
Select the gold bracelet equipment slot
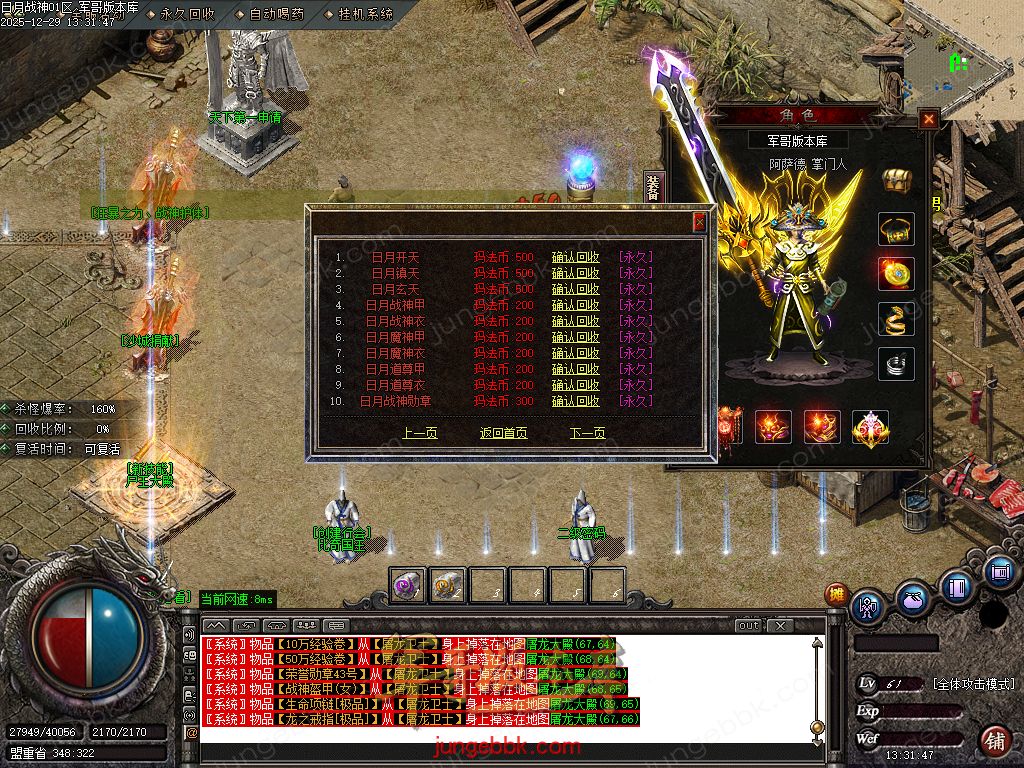pyautogui.click(x=896, y=229)
